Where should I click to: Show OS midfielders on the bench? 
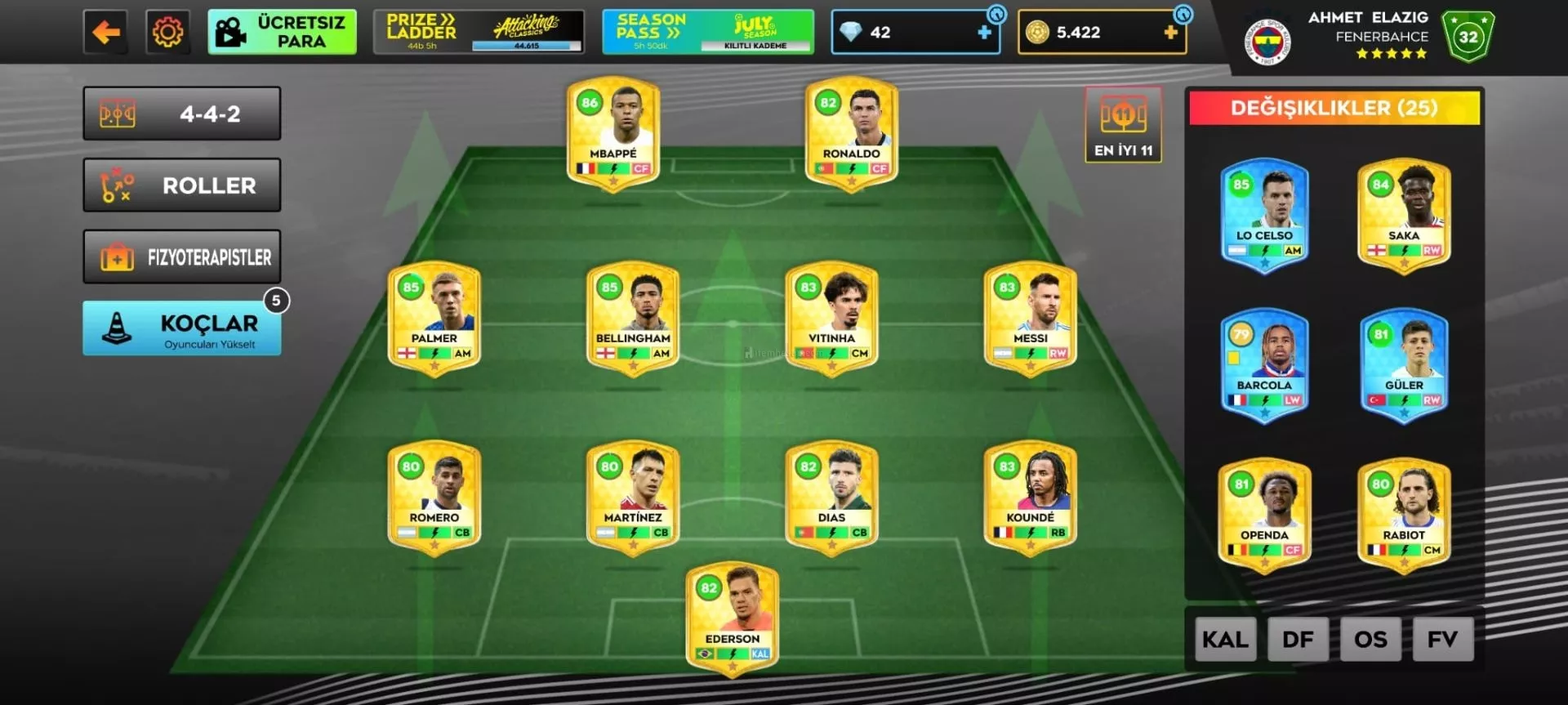click(1370, 639)
